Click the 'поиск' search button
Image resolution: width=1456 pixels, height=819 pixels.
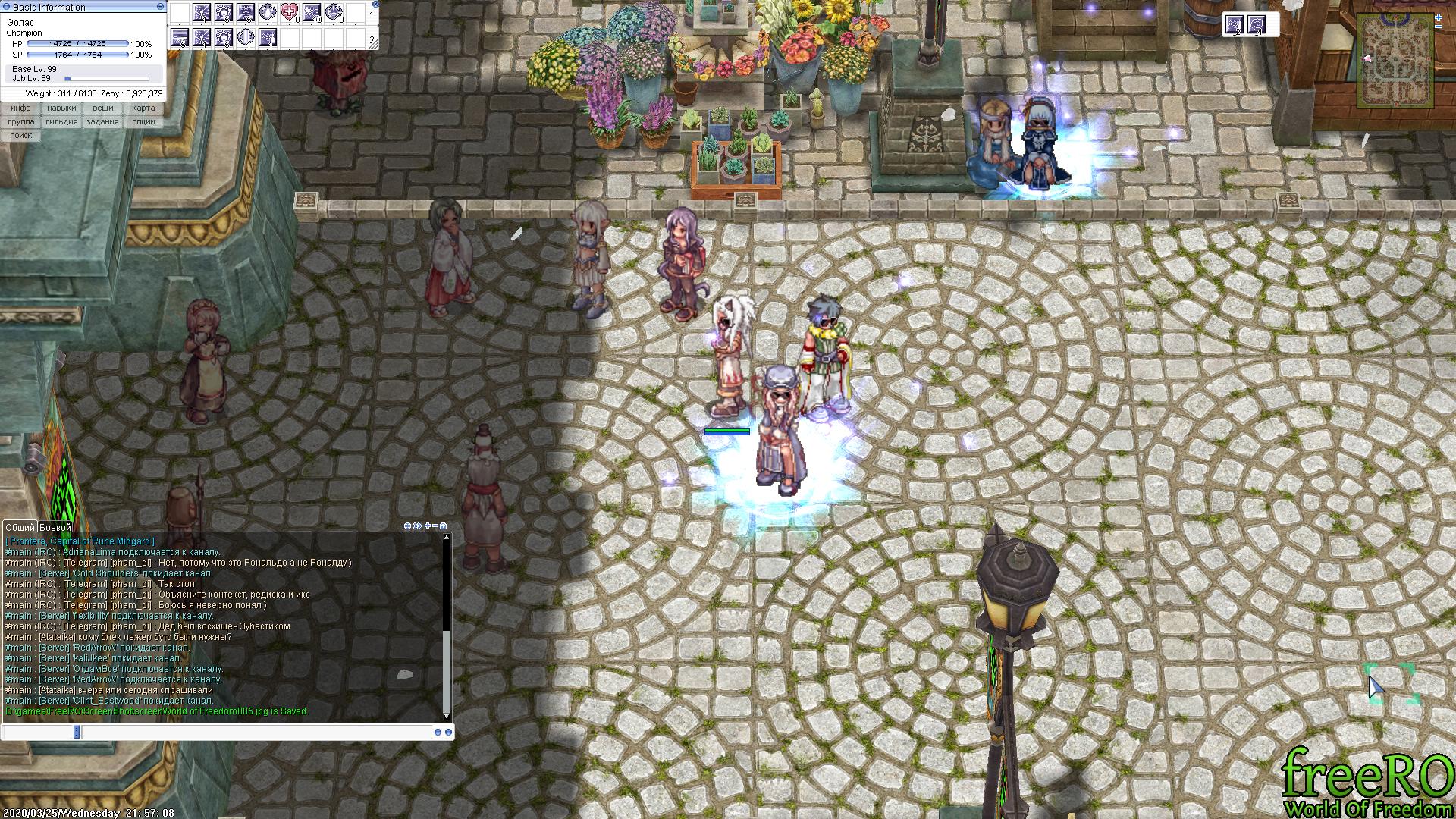(x=21, y=135)
